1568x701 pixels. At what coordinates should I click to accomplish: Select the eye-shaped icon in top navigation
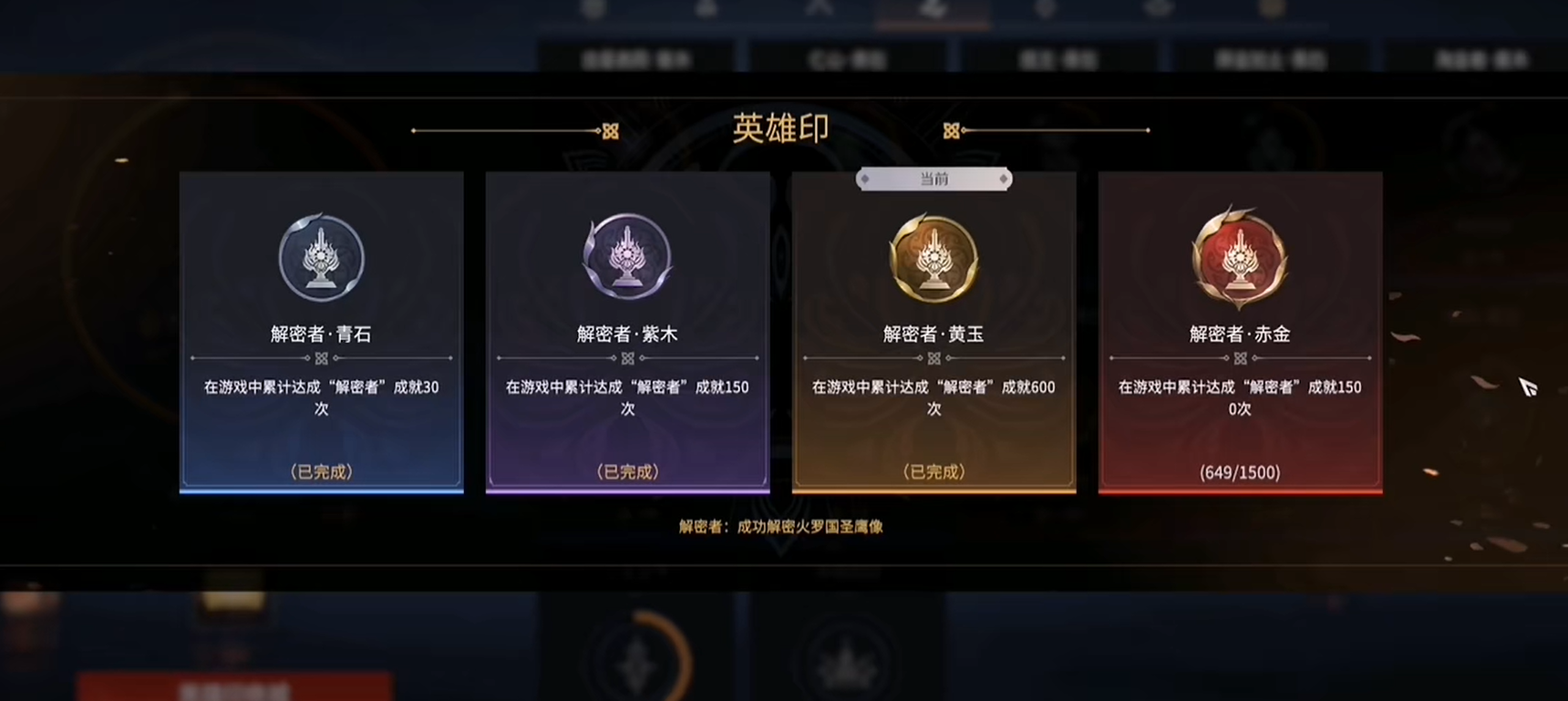click(1158, 7)
